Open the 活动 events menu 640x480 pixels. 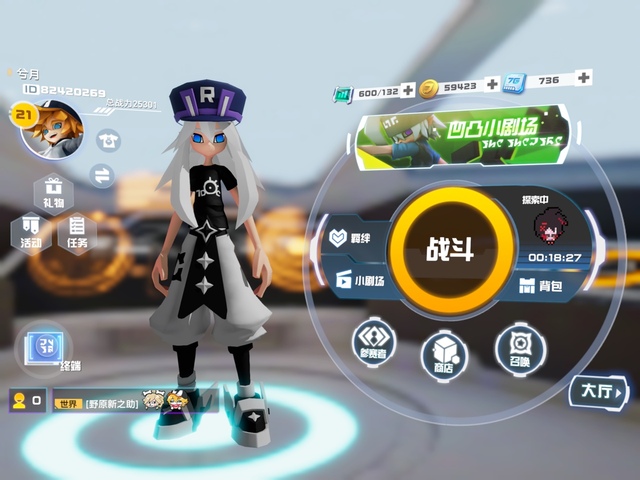click(30, 230)
